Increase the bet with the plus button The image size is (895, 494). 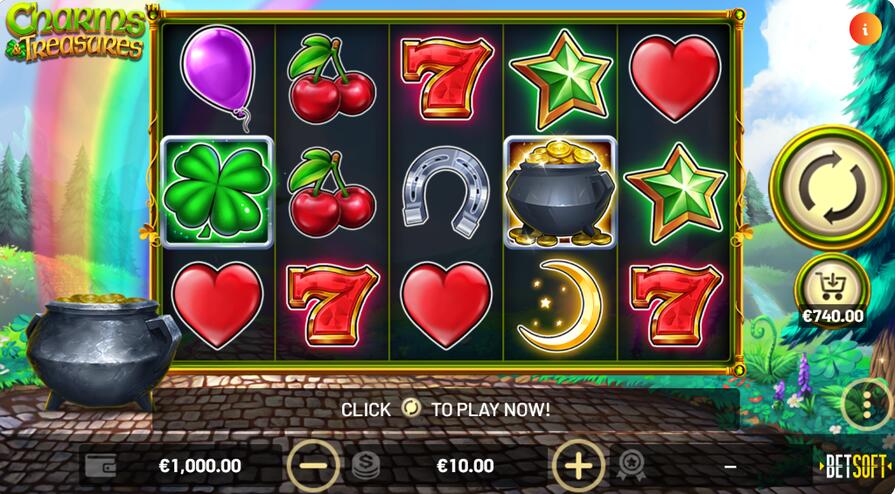point(579,465)
